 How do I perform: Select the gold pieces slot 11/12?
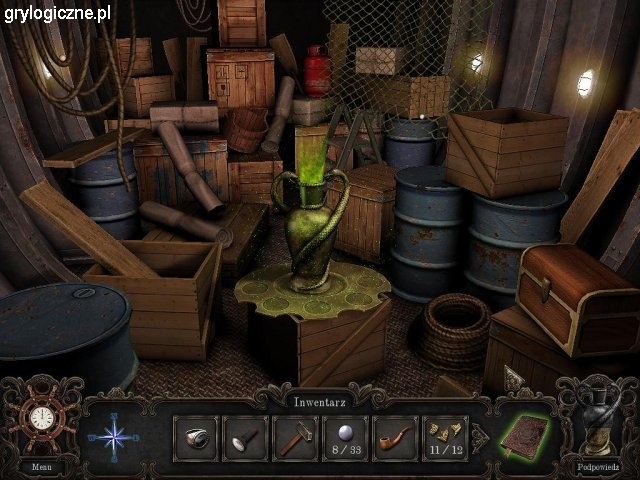tap(445, 438)
